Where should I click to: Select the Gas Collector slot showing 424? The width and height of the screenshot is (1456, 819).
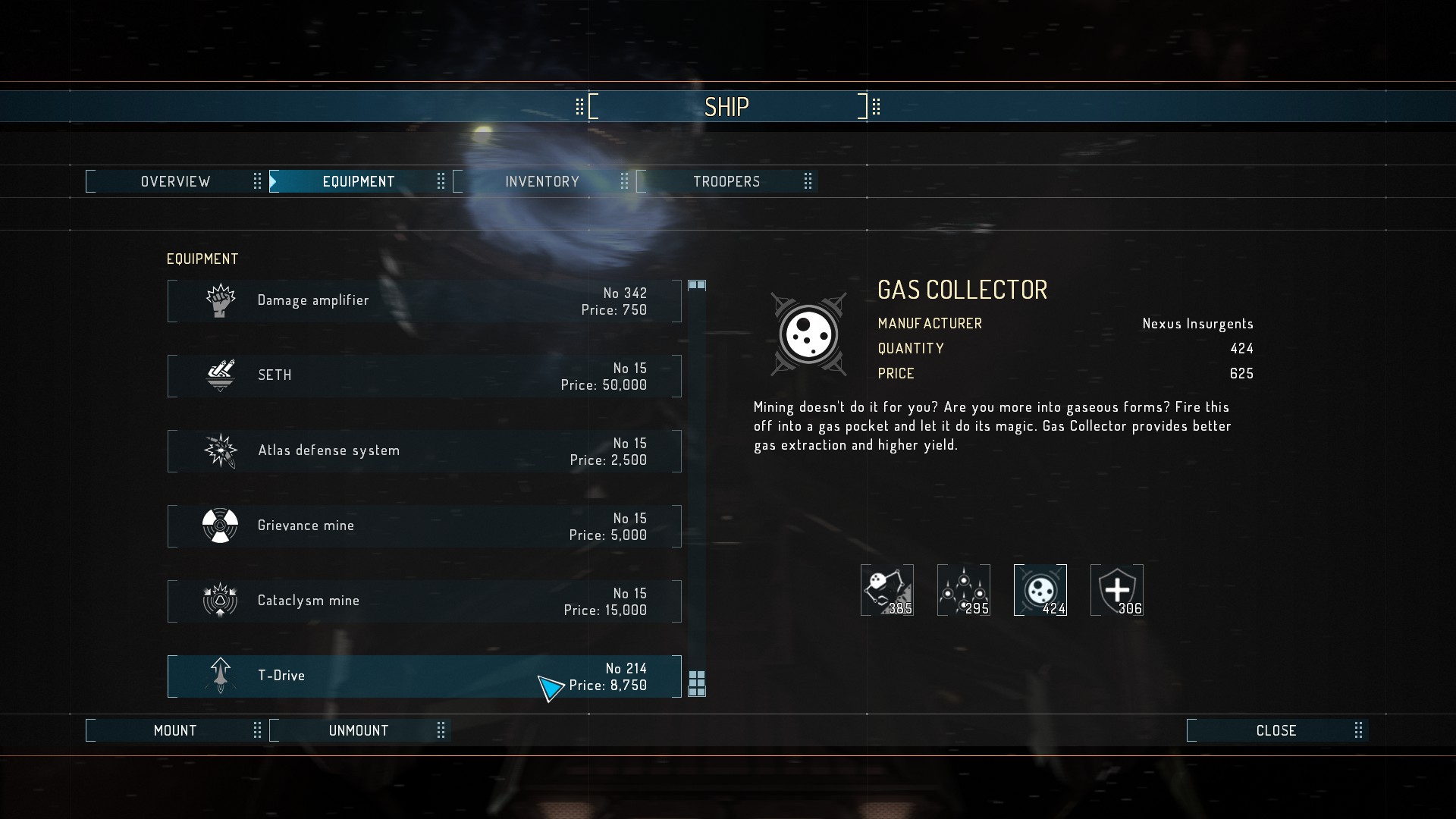(1040, 590)
